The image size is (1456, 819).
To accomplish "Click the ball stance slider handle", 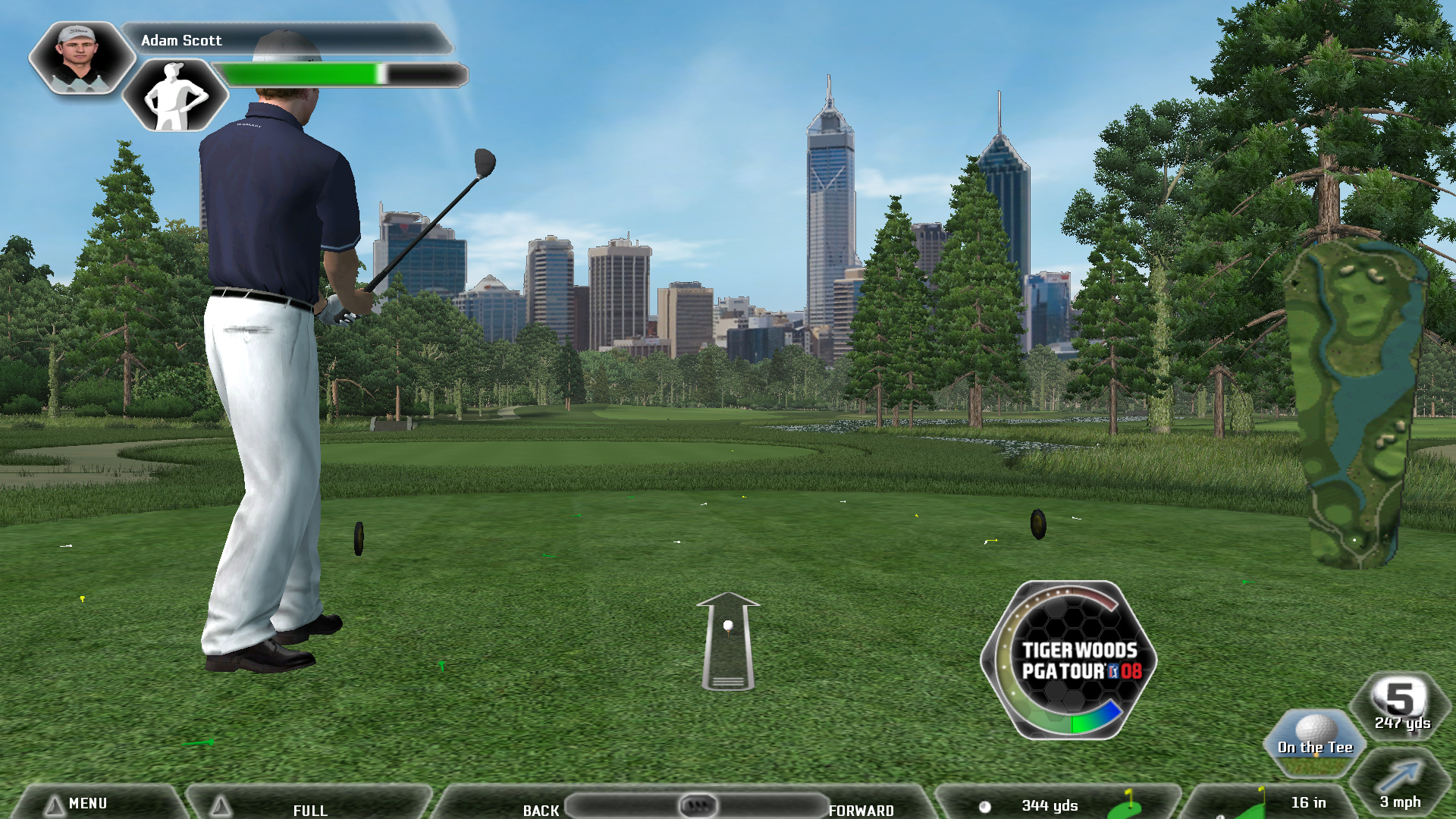I will [698, 805].
